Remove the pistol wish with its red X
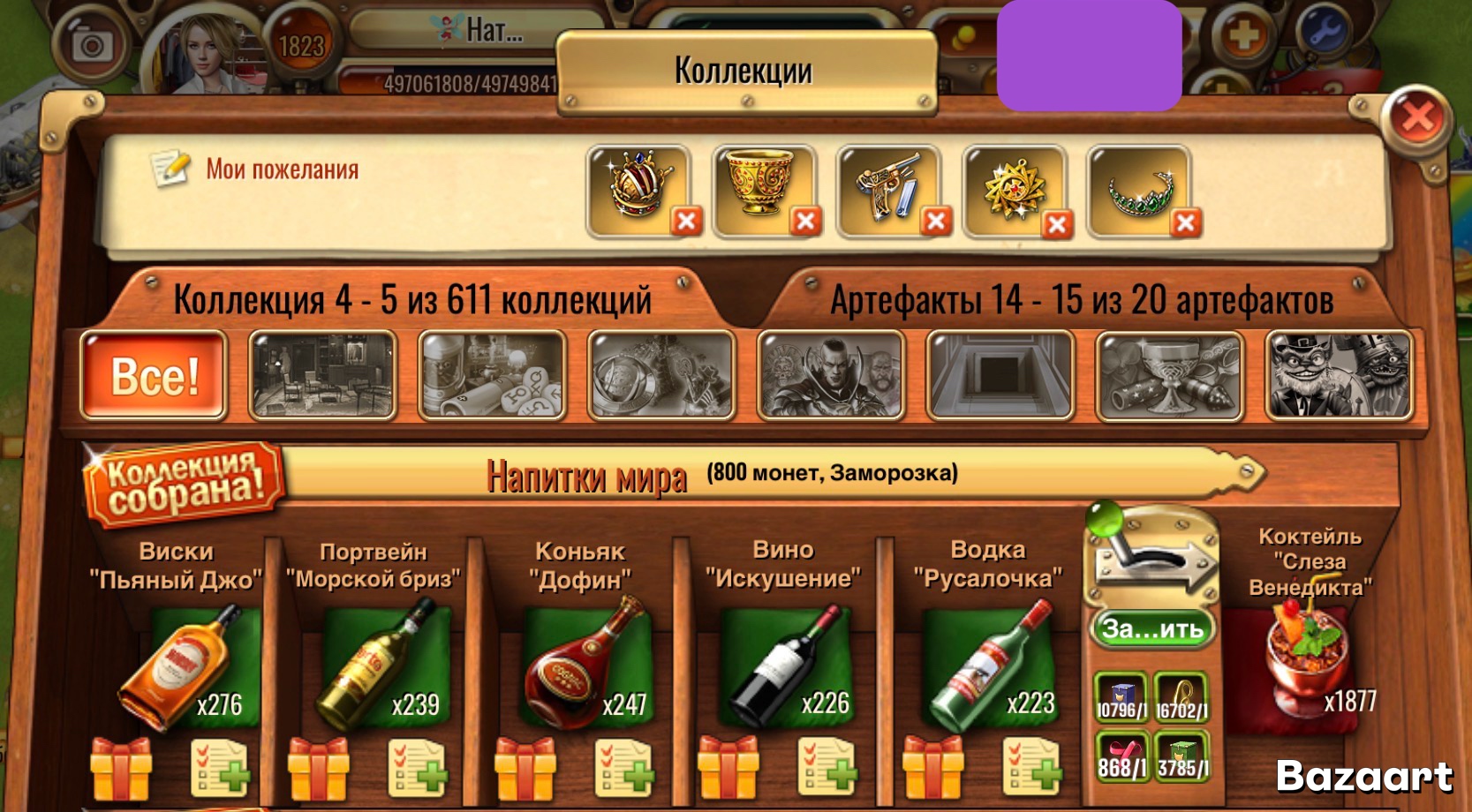The width and height of the screenshot is (1472, 812). (x=935, y=219)
